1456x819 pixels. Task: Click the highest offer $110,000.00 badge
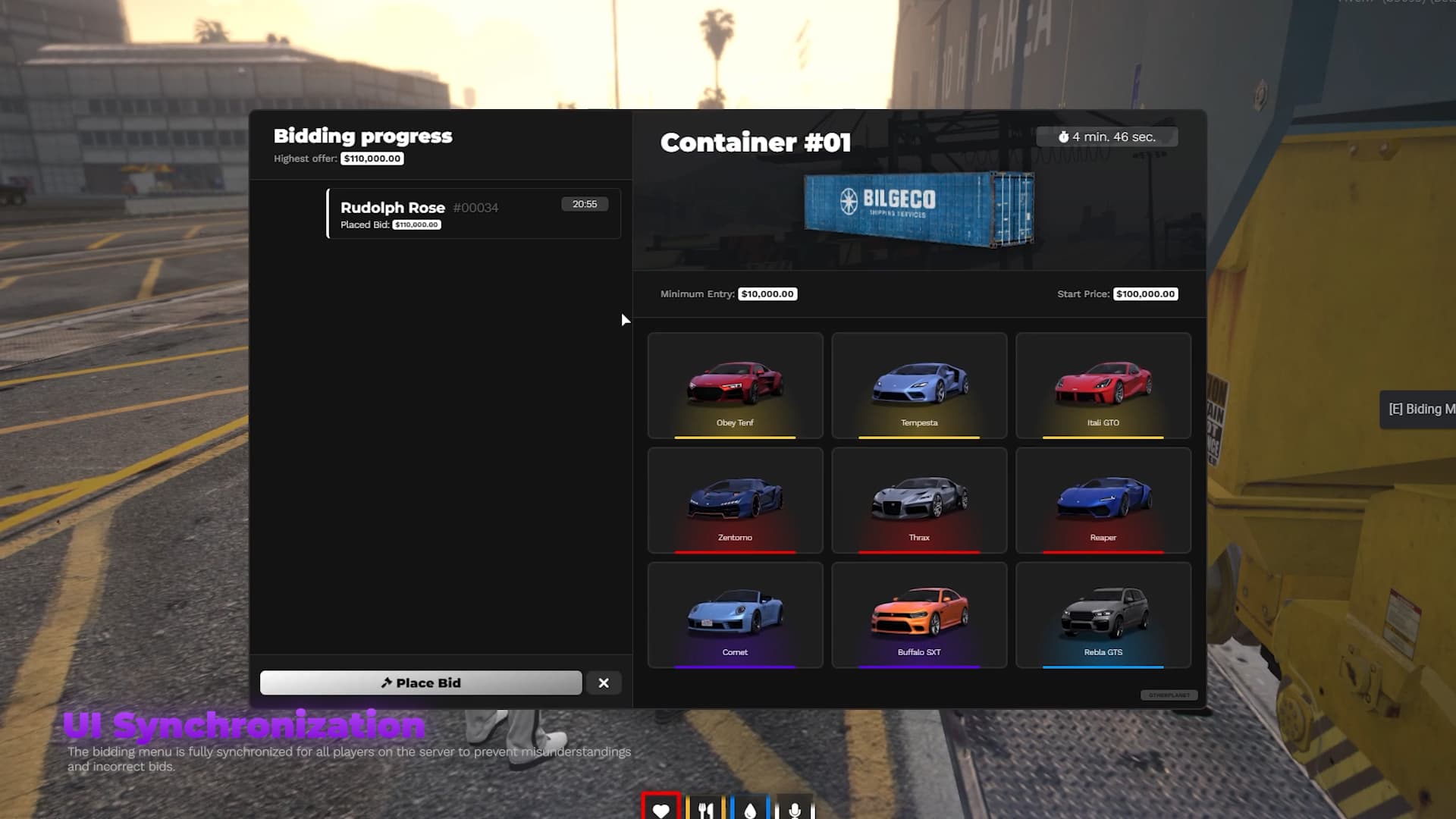[371, 158]
